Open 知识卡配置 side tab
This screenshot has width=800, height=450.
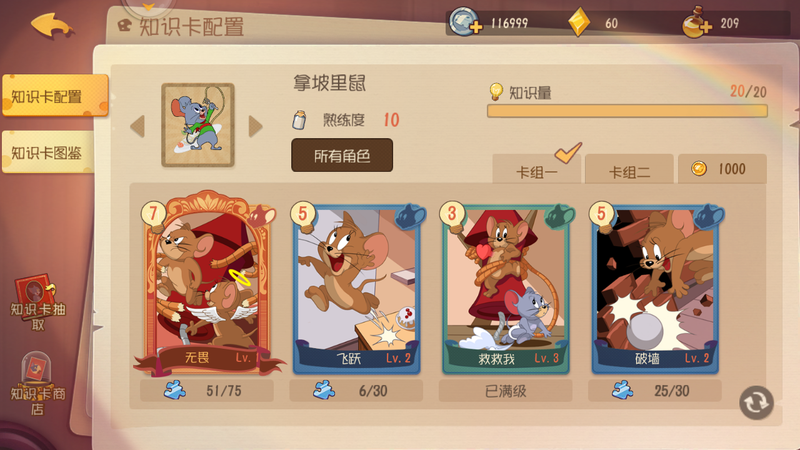point(50,97)
